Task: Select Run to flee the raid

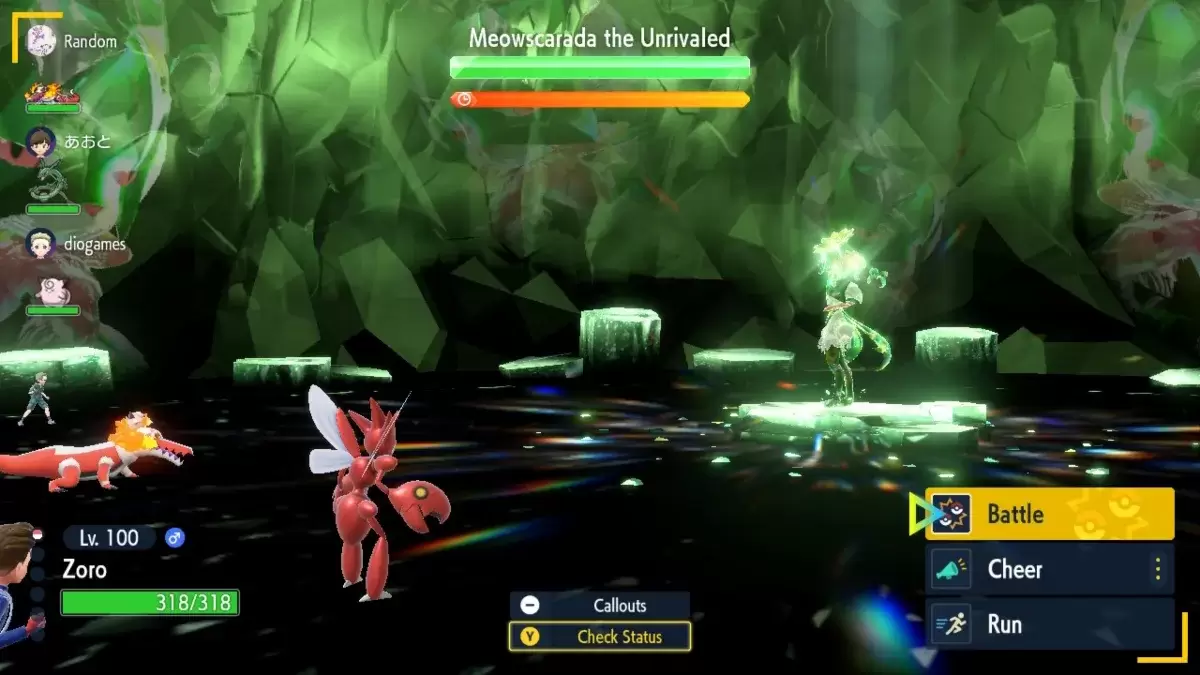Action: pos(1048,624)
